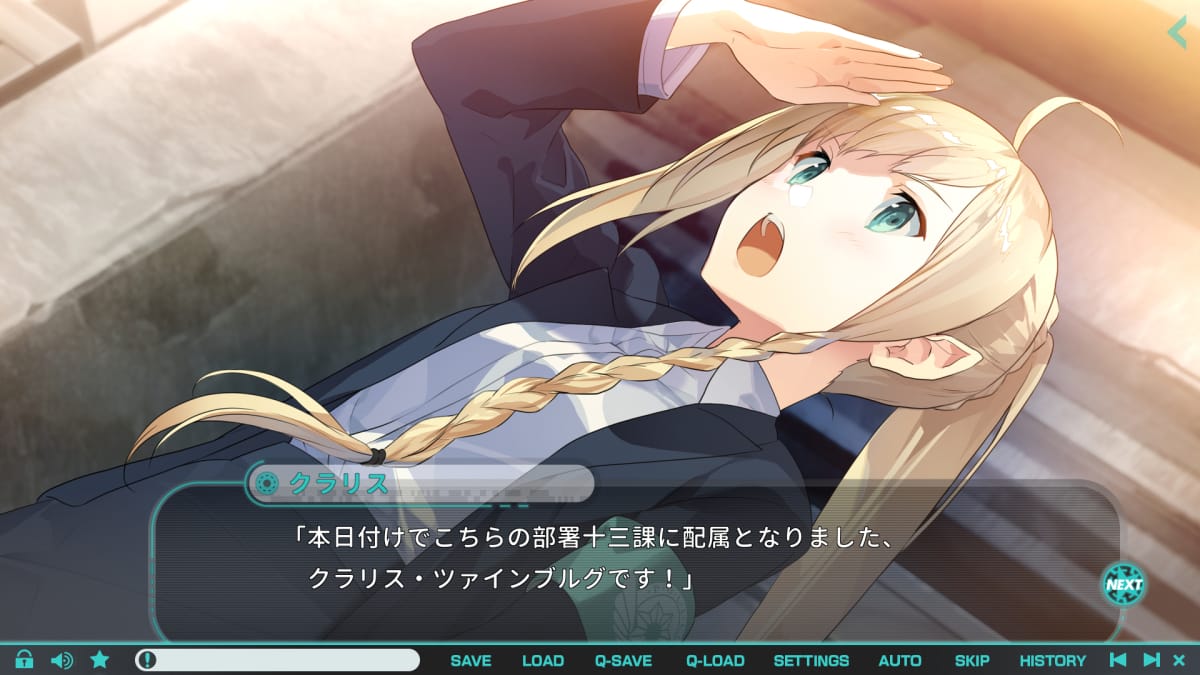This screenshot has width=1200, height=675.
Task: Open the SAVE menu
Action: [x=471, y=661]
